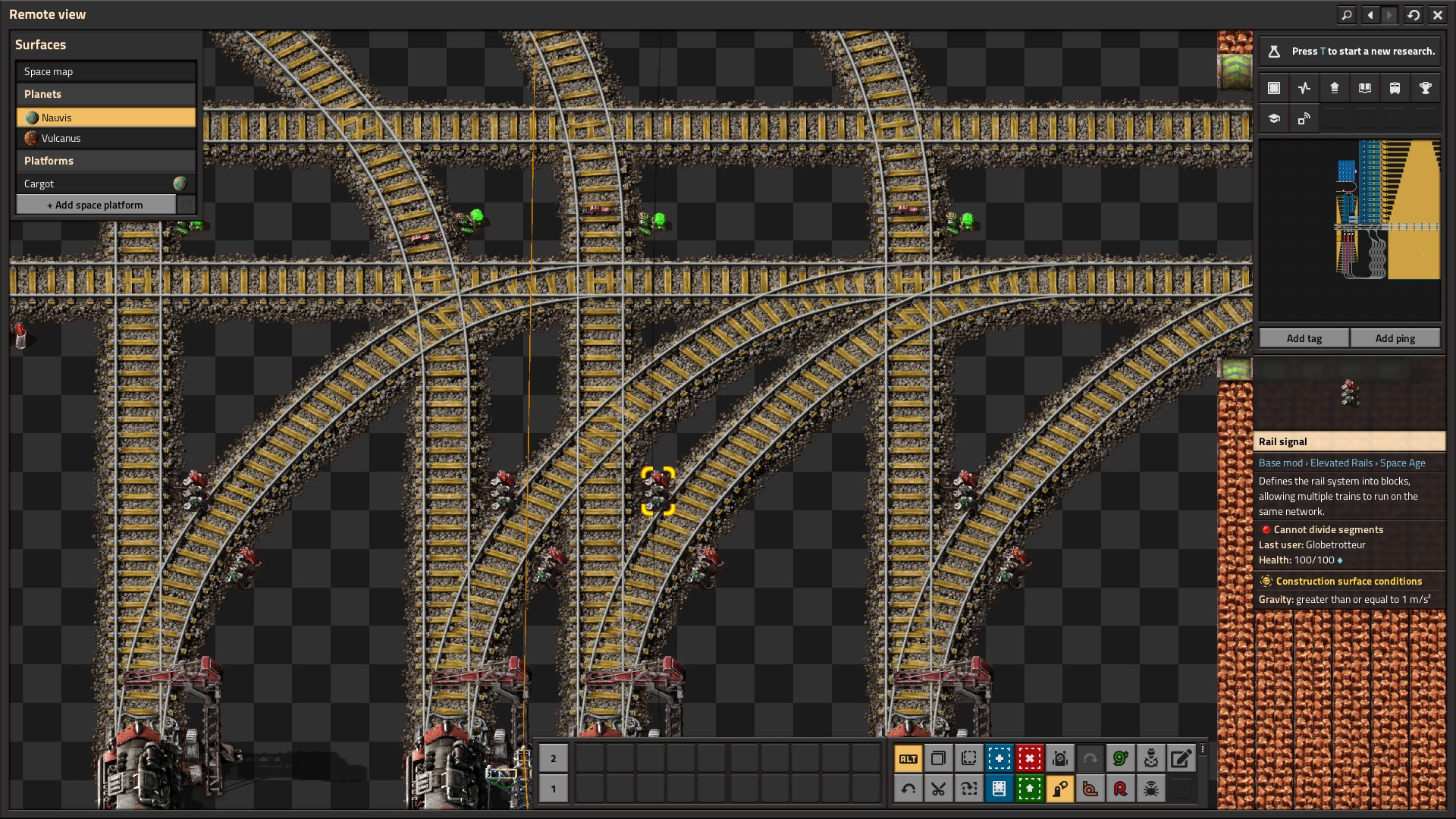Select the red deconstruction planner tool

1029,758
